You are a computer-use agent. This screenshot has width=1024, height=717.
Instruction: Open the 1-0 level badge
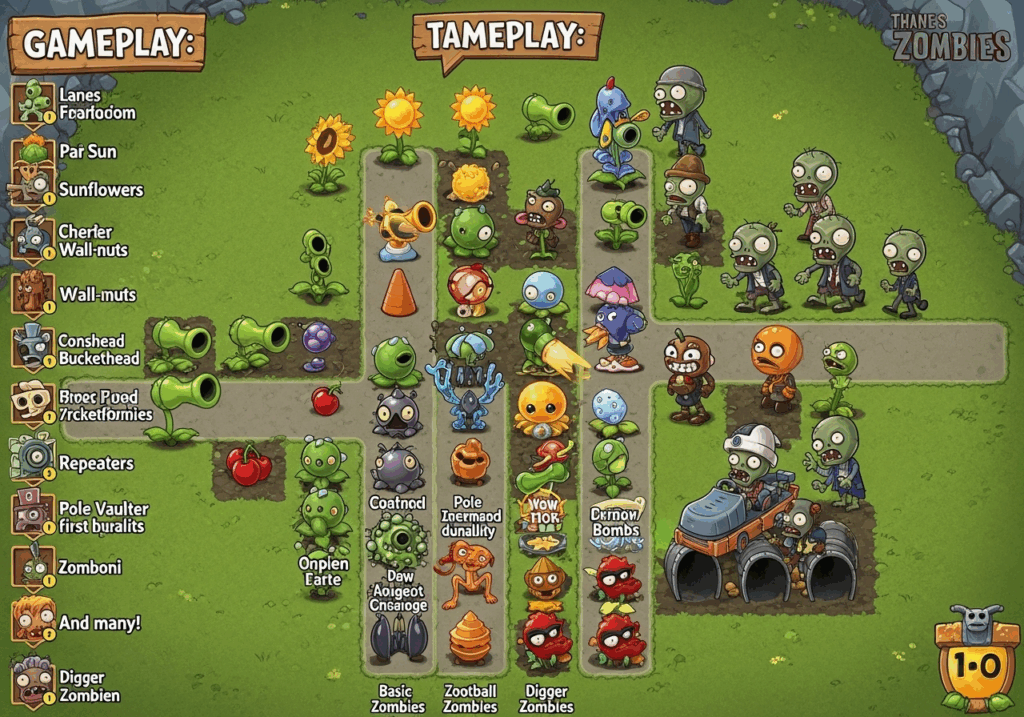click(970, 662)
